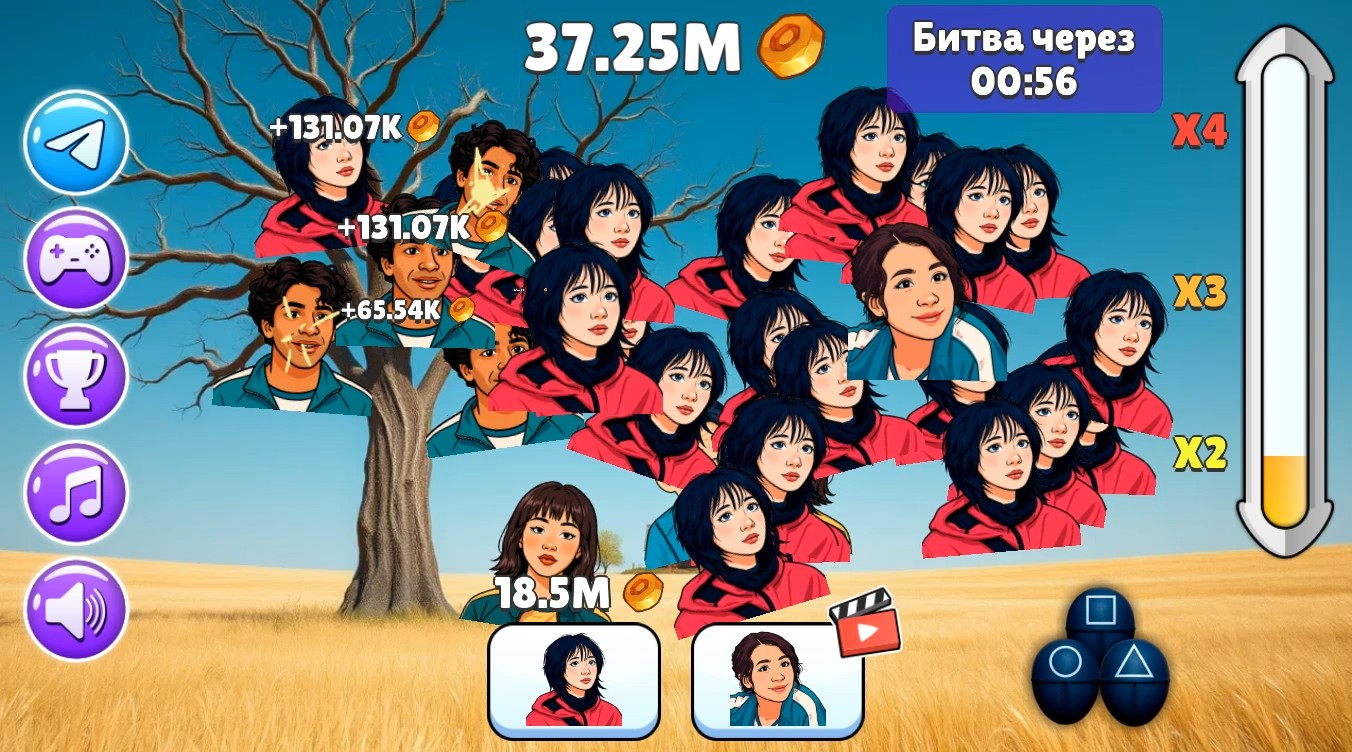The height and width of the screenshot is (752, 1352).
Task: Click the X2 multiplier label
Action: pyautogui.click(x=1198, y=453)
